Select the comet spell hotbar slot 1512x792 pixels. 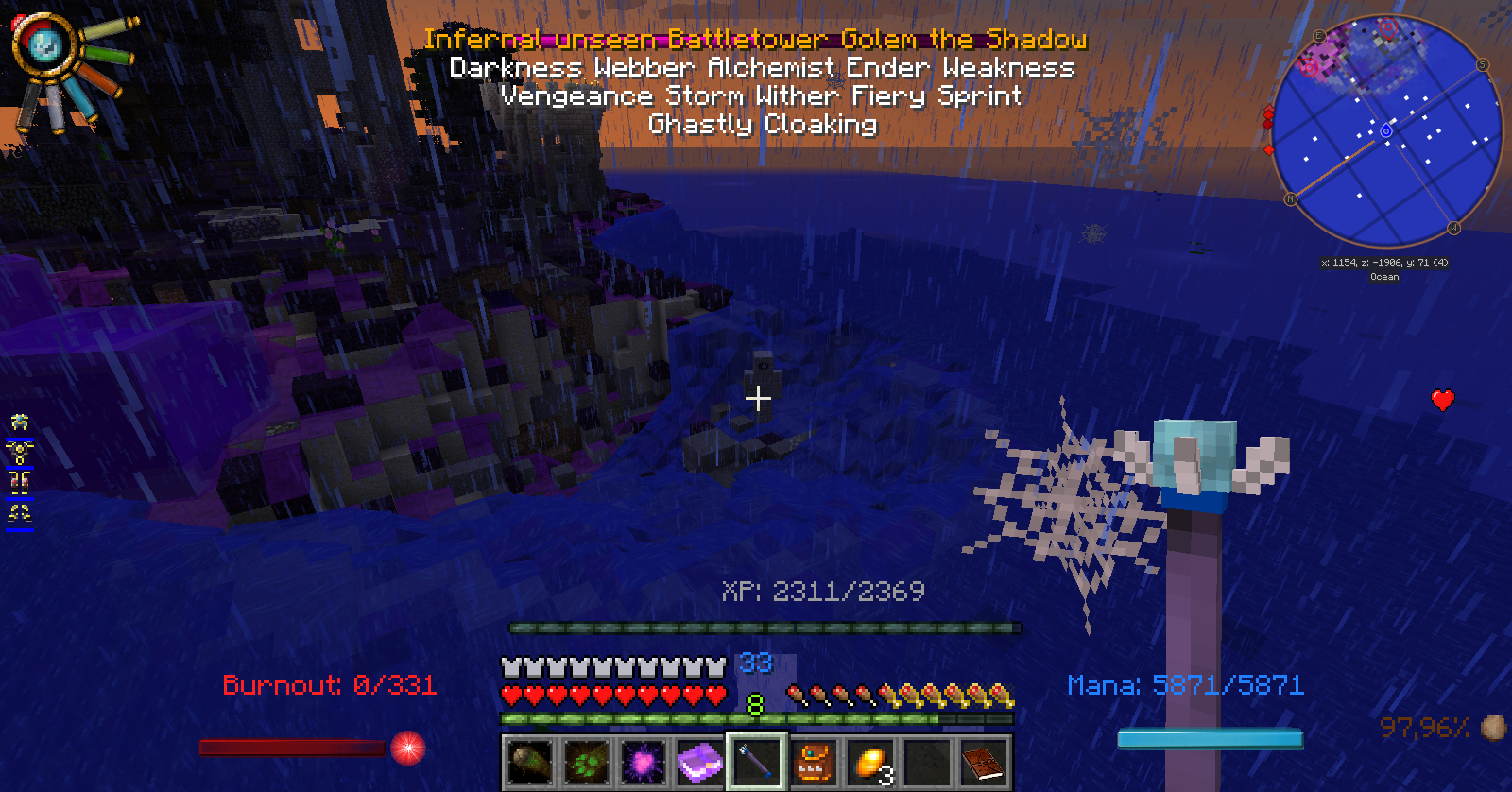[529, 762]
